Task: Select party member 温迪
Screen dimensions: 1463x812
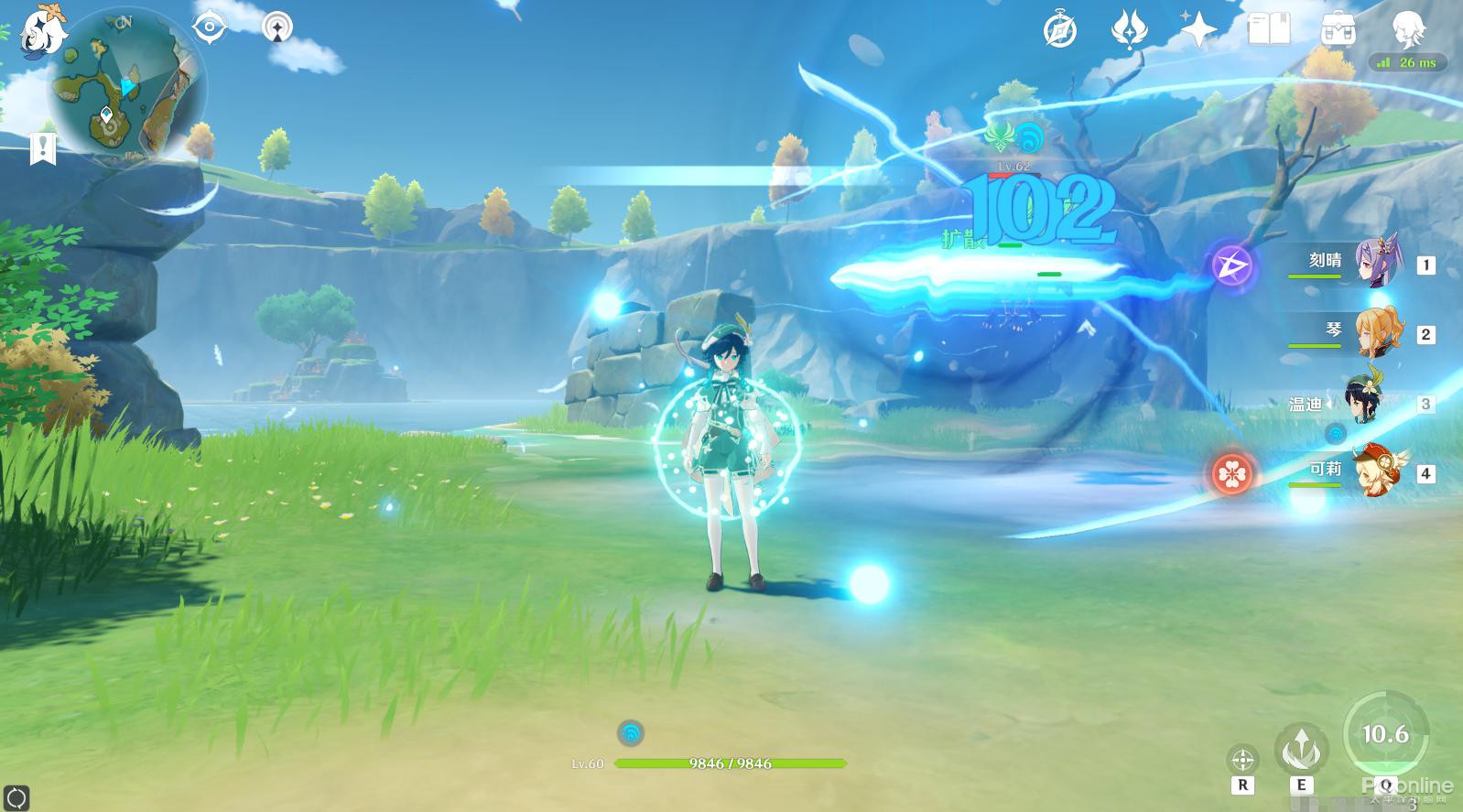Action: (1365, 403)
